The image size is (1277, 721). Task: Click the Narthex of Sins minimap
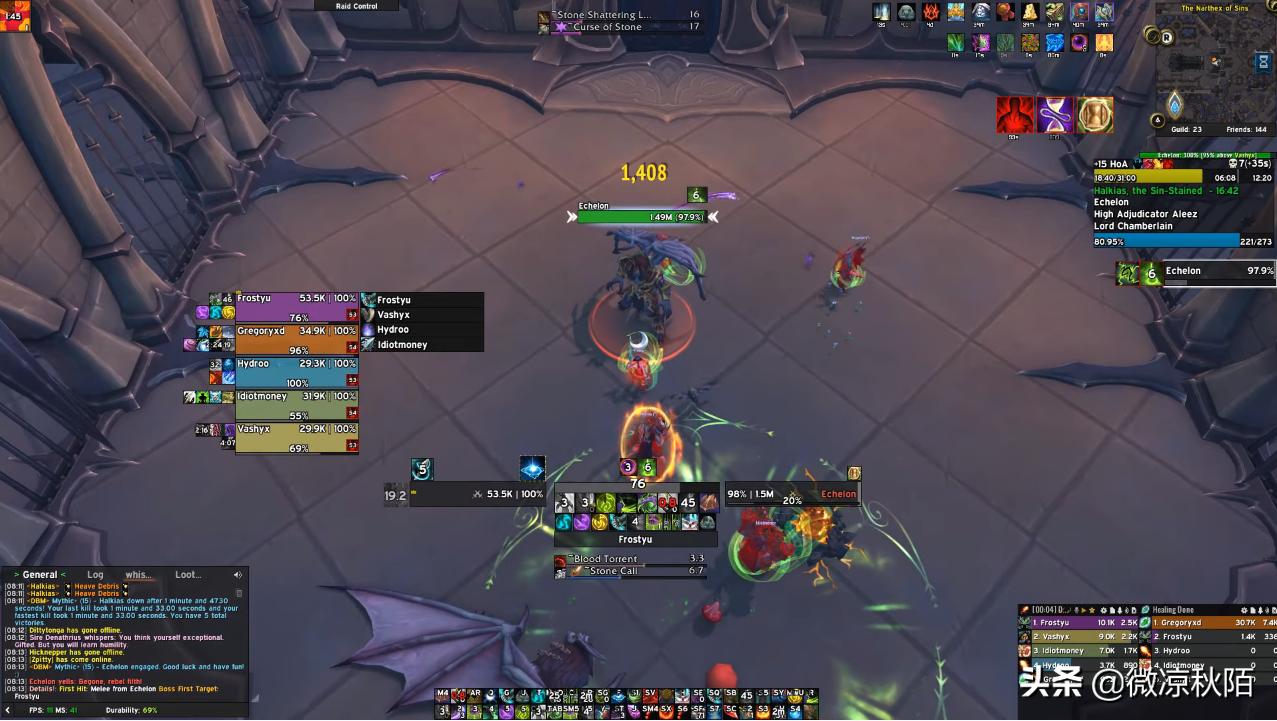tap(1212, 67)
